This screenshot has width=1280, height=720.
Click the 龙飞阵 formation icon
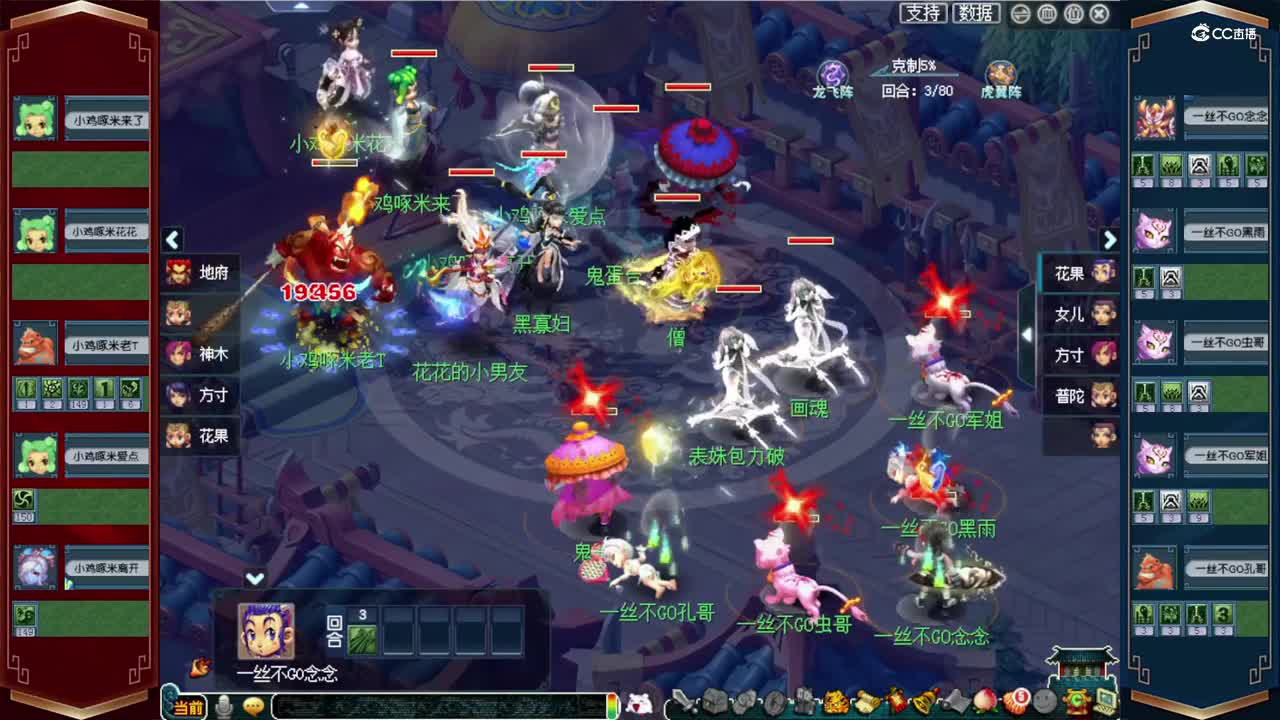coord(833,75)
